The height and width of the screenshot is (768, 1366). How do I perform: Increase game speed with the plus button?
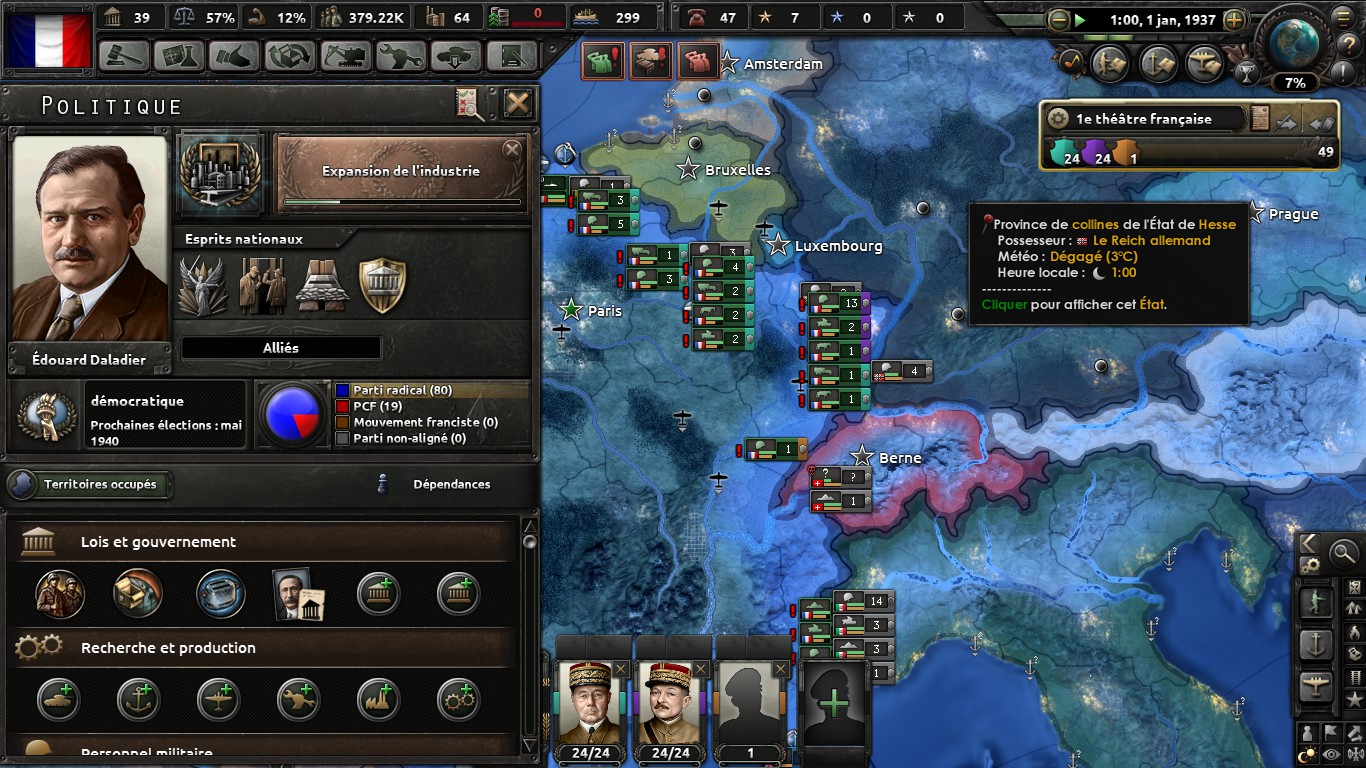pyautogui.click(x=1234, y=19)
